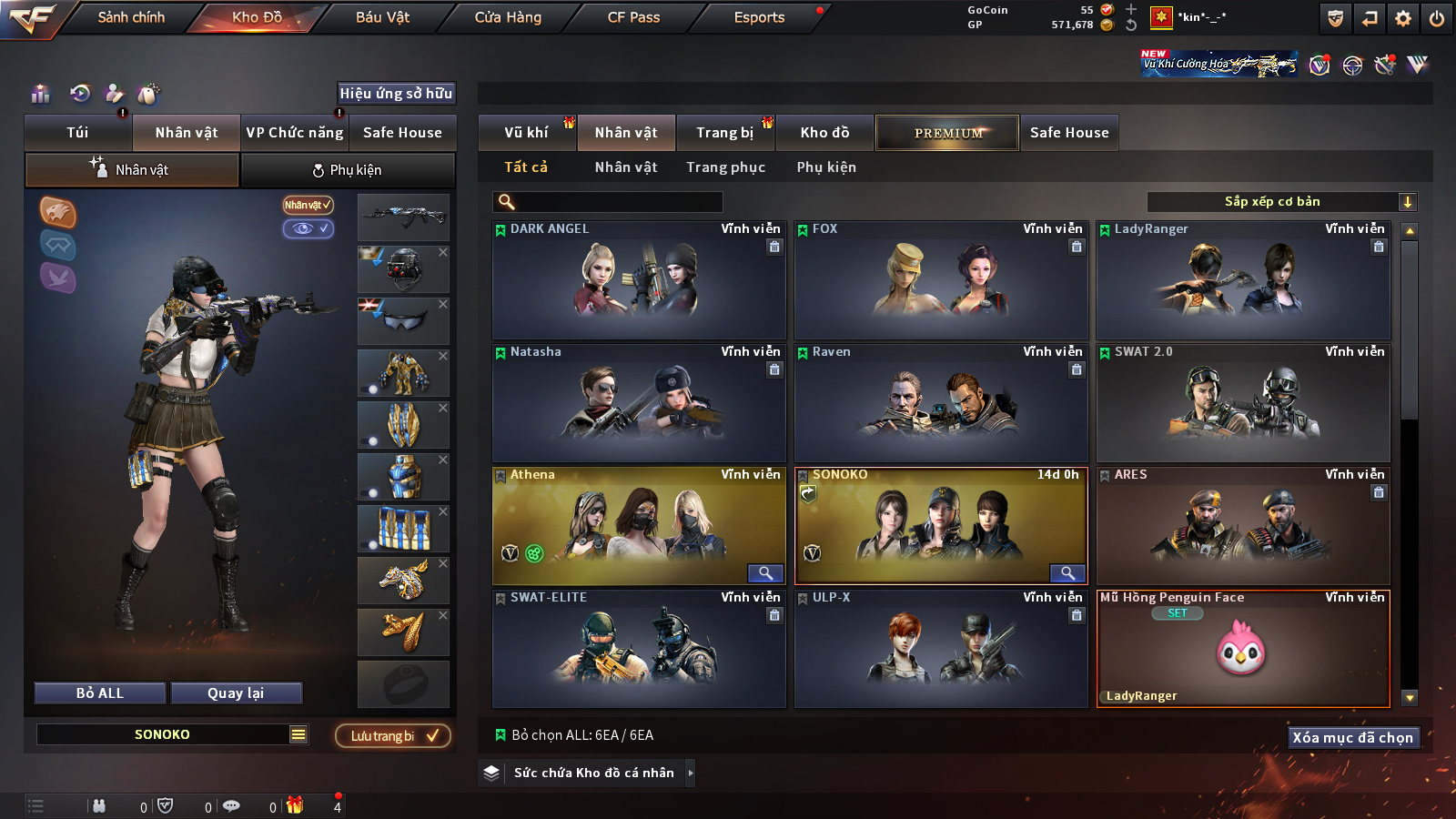
Task: Open the CF Pass menu
Action: click(x=633, y=17)
